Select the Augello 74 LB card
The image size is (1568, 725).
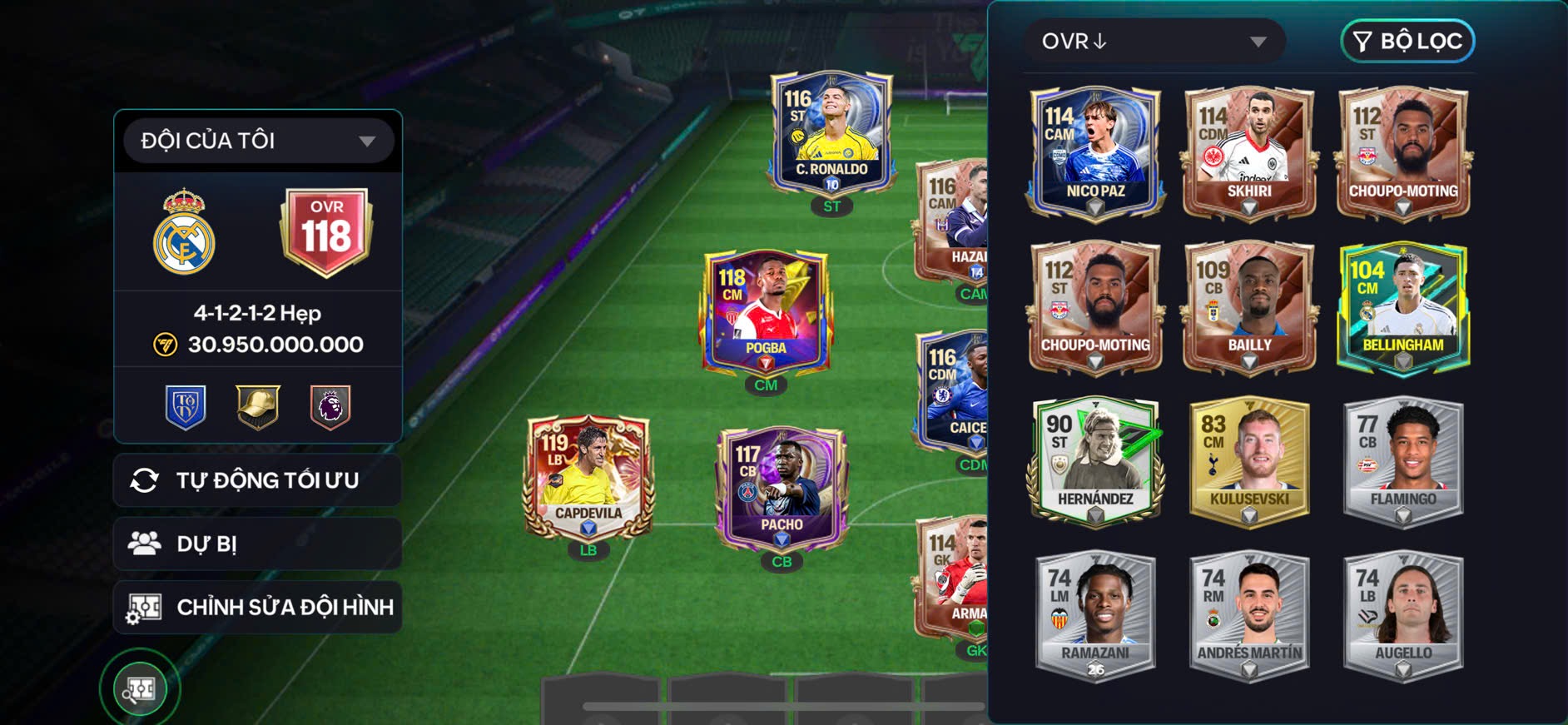click(x=1403, y=614)
